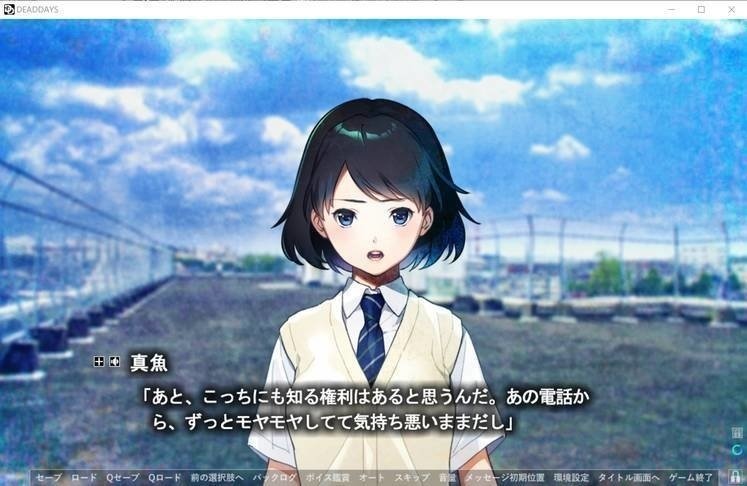
Task: Activate スキップ (skip) mode
Action: coord(412,478)
